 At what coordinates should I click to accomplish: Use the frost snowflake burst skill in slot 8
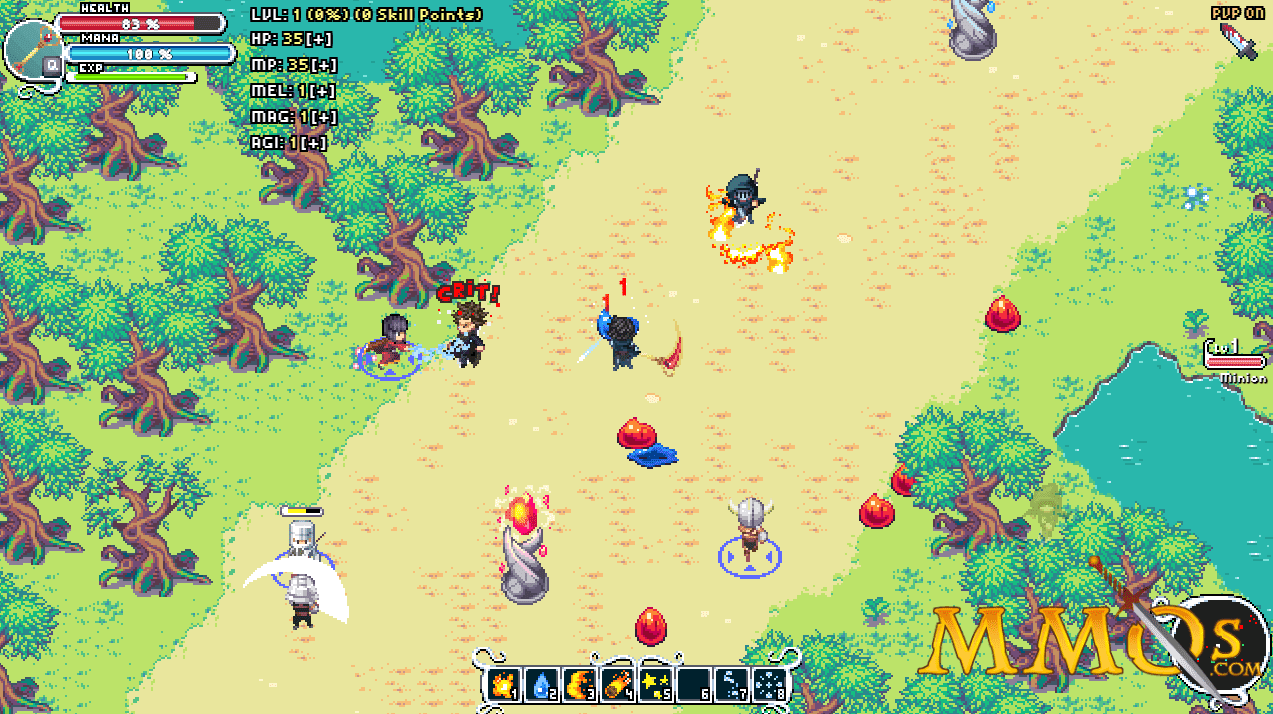click(x=770, y=685)
